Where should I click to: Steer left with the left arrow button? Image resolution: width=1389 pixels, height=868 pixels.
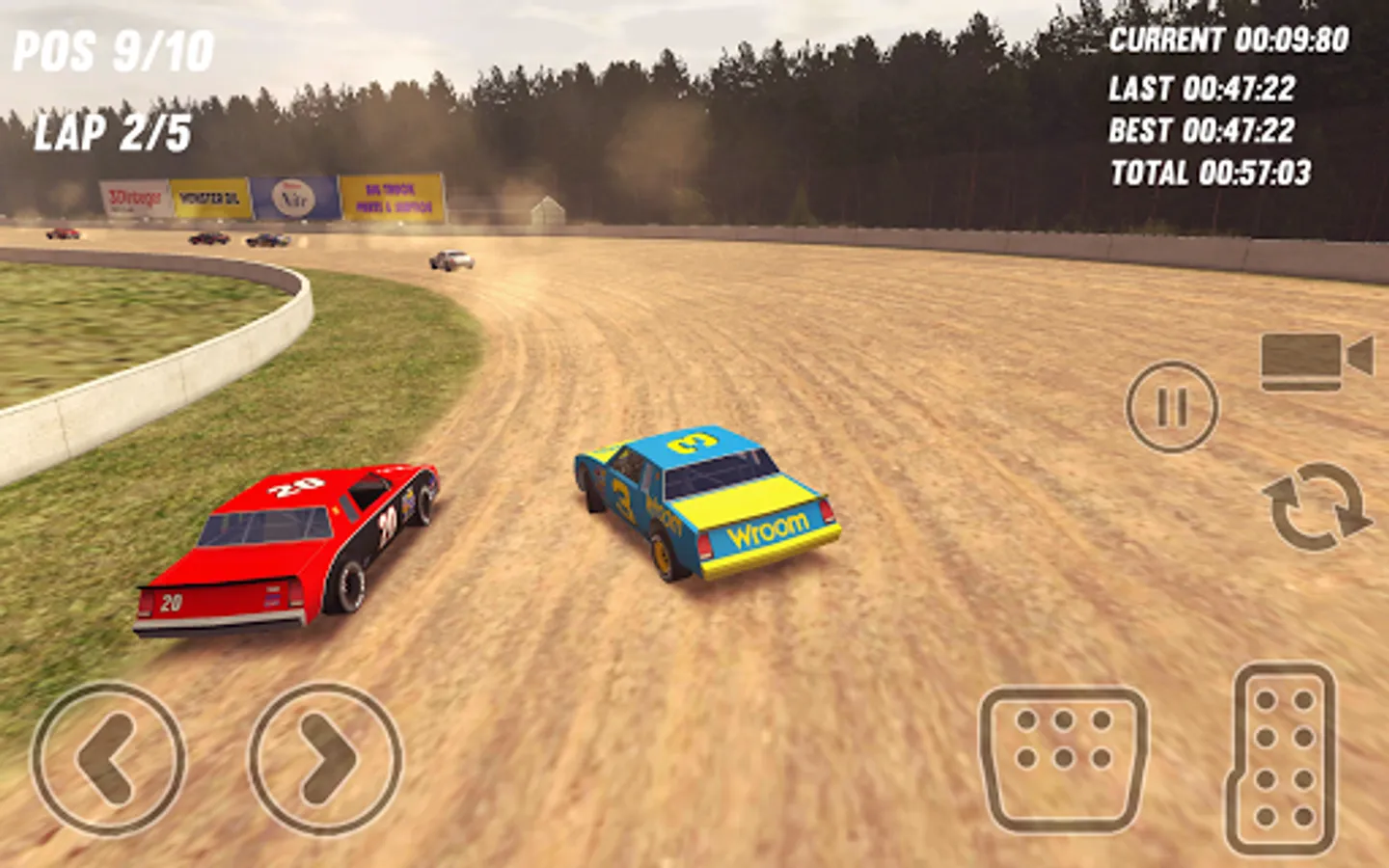(x=108, y=759)
